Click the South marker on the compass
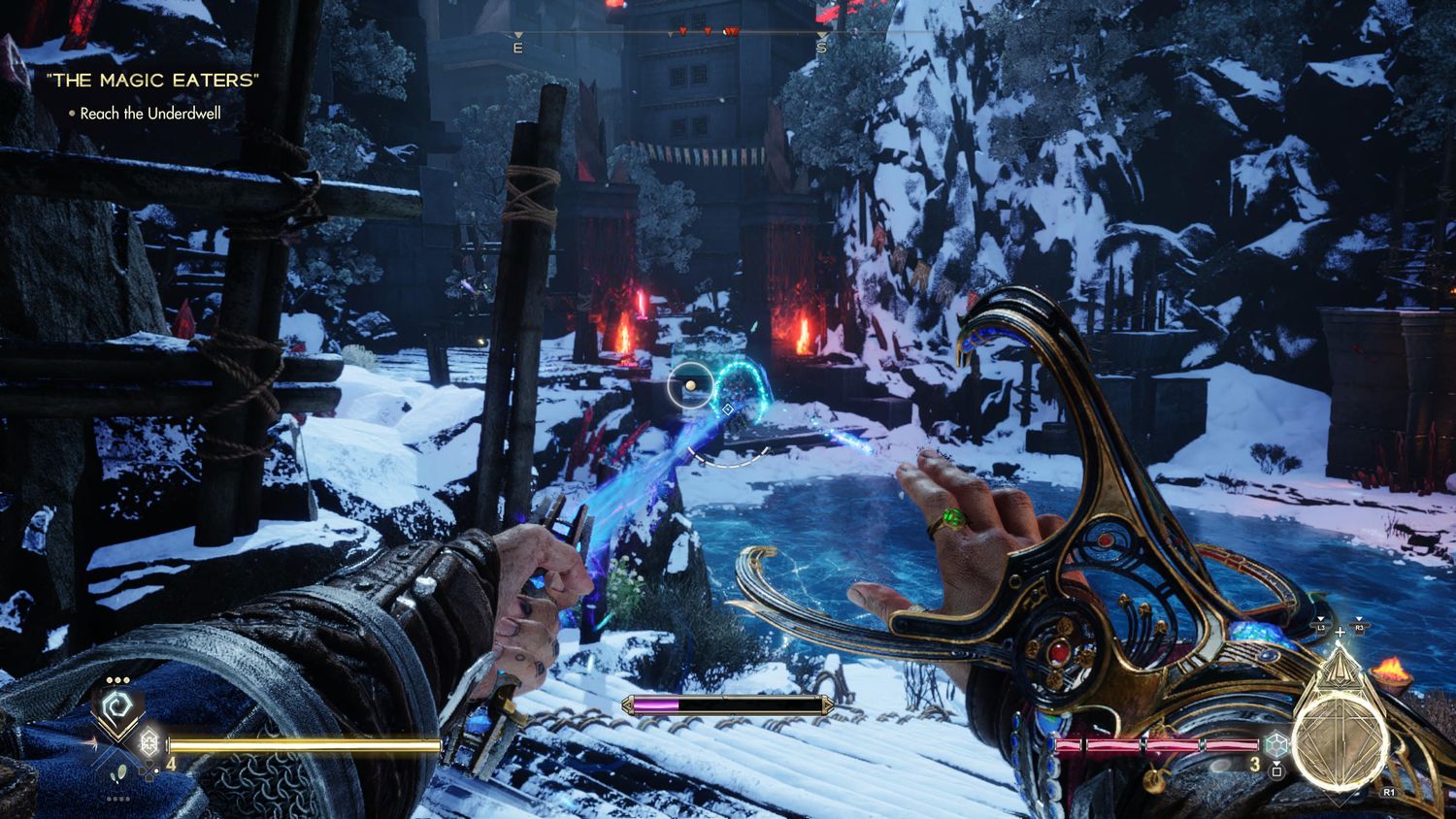 tap(821, 48)
